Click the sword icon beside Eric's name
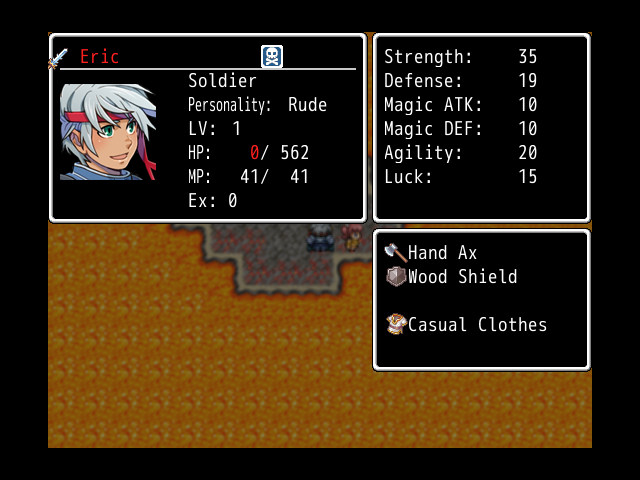 coord(58,58)
